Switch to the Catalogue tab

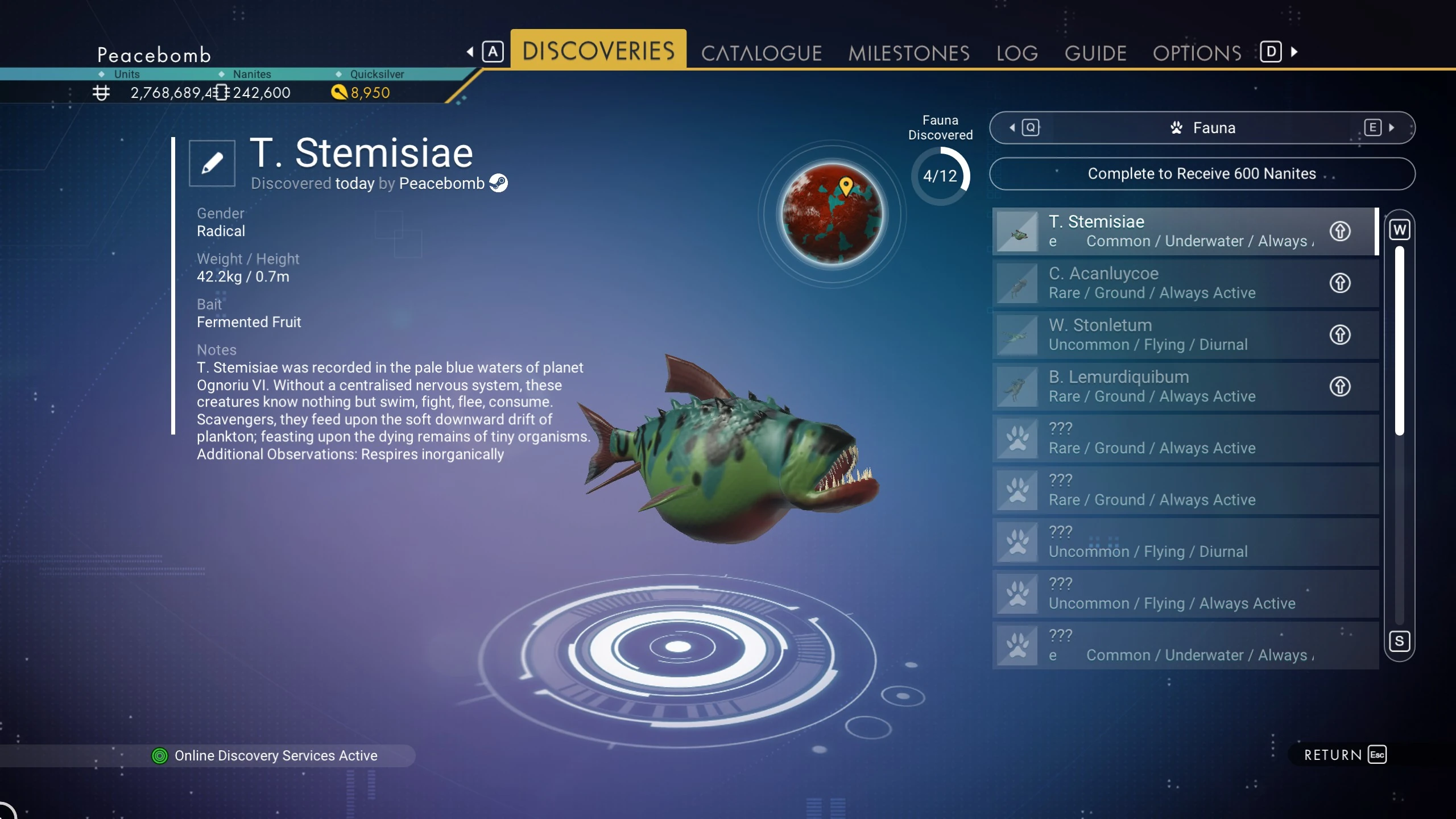click(761, 53)
